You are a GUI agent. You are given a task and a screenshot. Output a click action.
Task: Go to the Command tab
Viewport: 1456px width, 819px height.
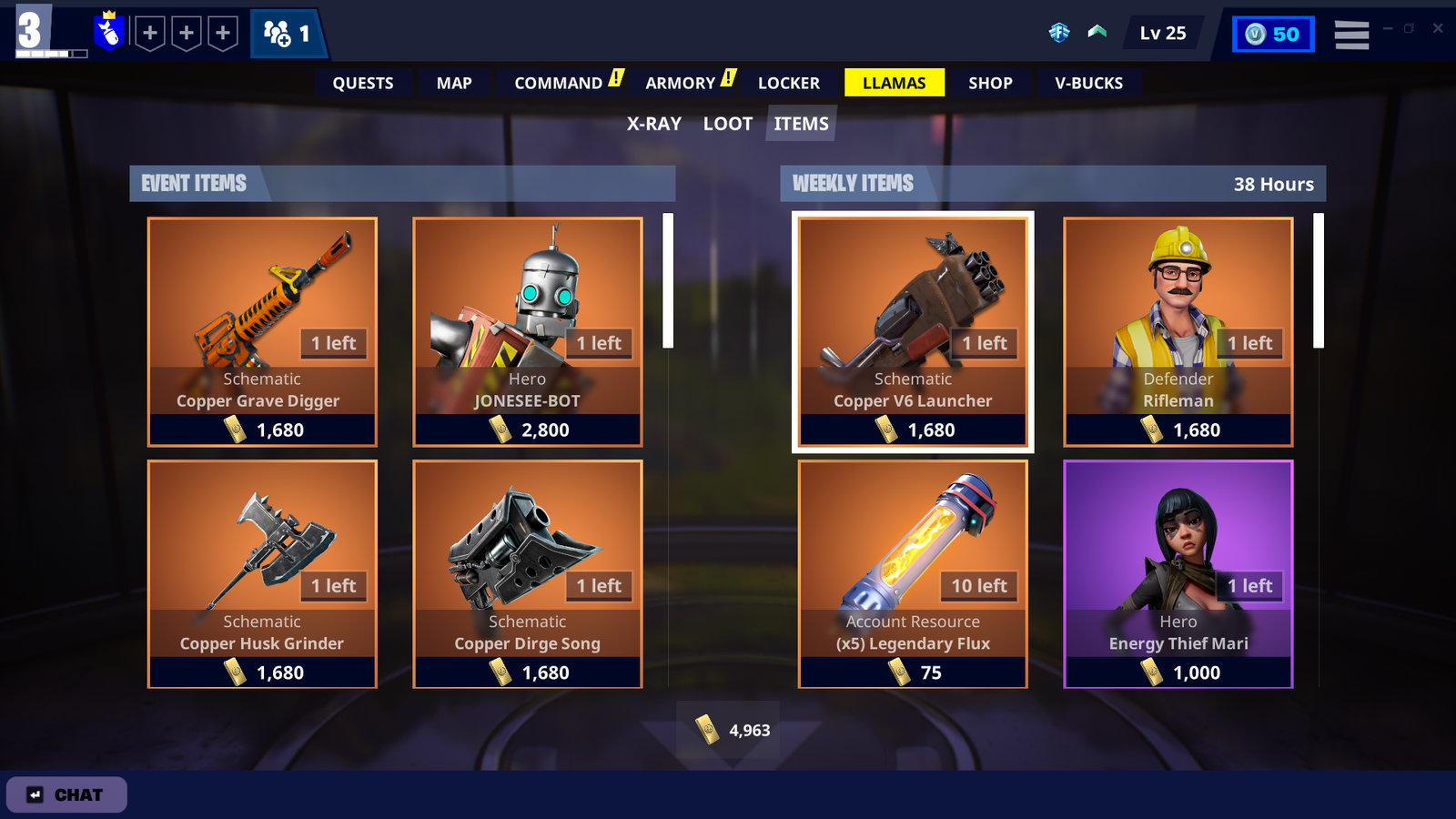click(x=559, y=83)
